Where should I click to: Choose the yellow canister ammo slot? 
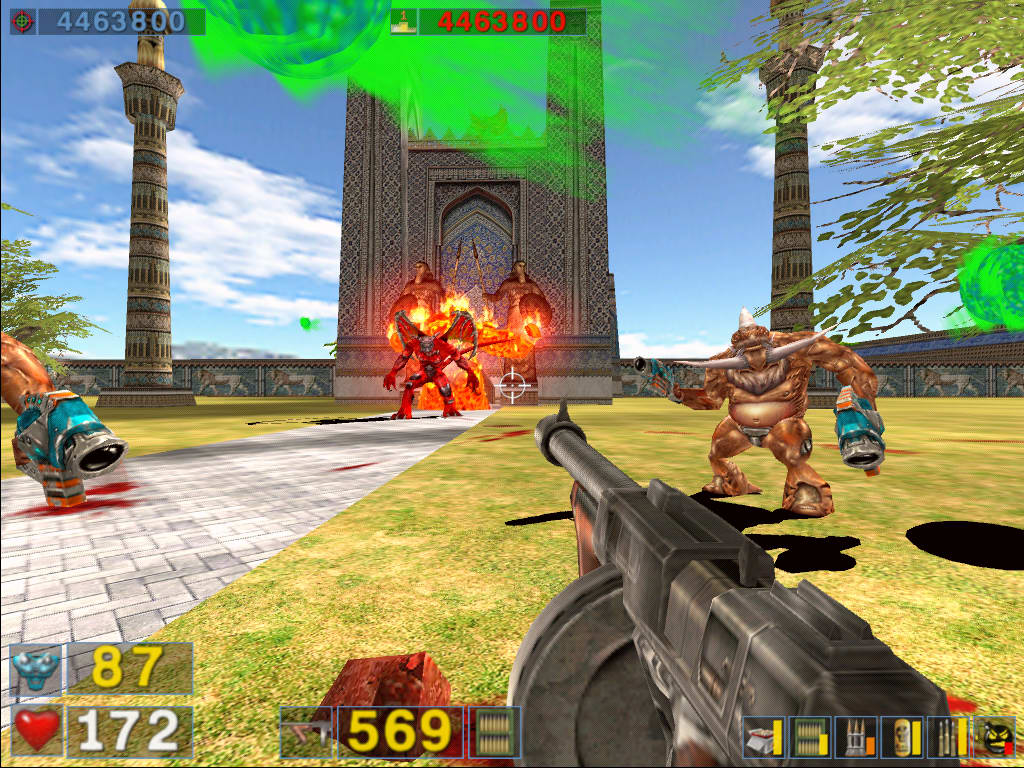[x=902, y=738]
